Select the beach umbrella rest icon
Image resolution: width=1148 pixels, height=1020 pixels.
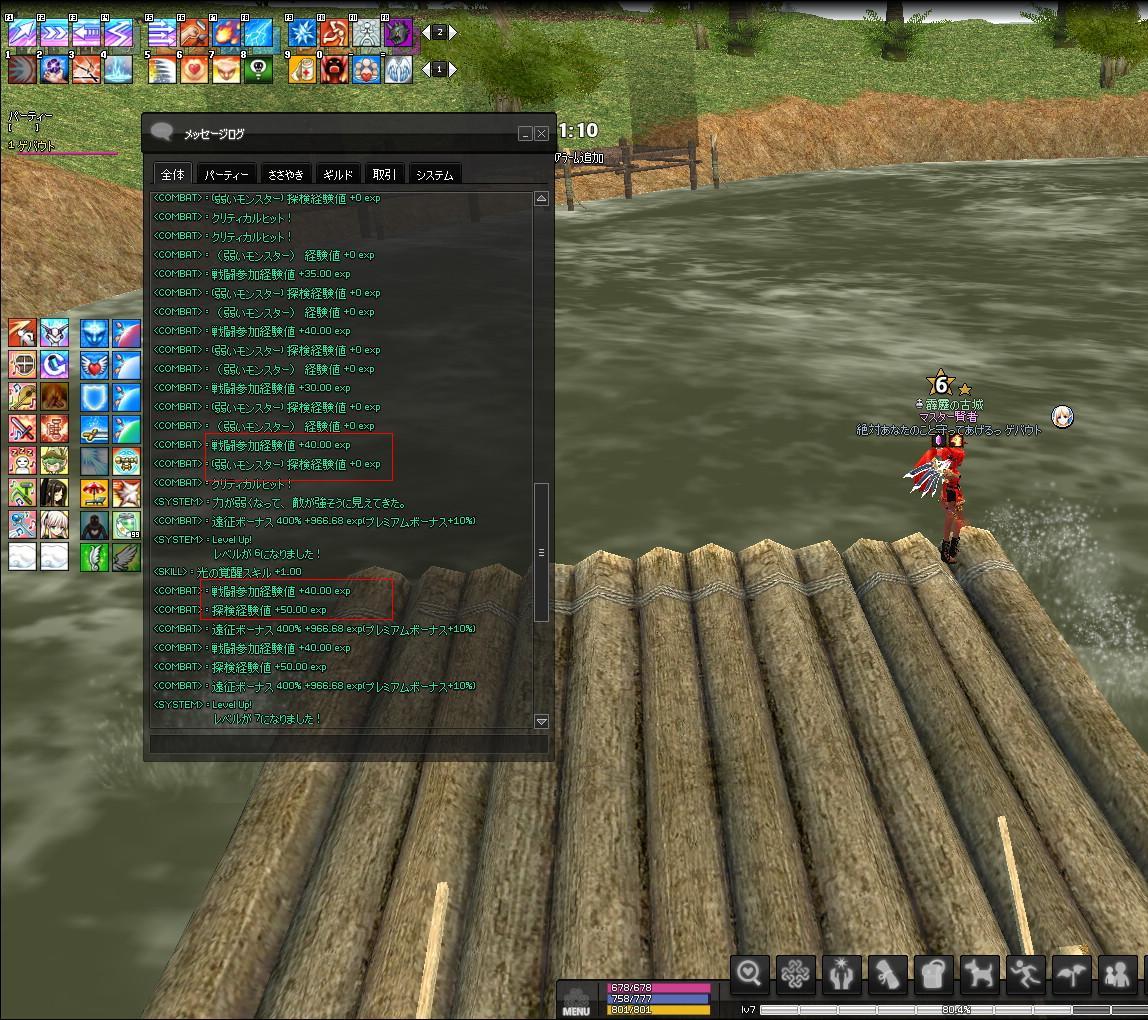pyautogui.click(x=95, y=493)
